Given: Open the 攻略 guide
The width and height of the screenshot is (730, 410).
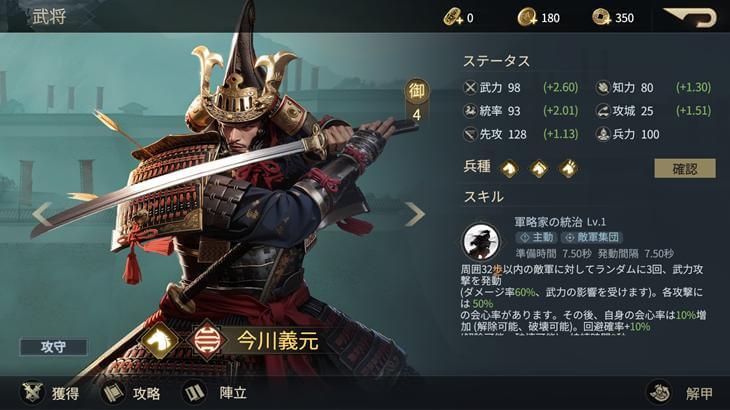Looking at the screenshot, I should tap(130, 393).
